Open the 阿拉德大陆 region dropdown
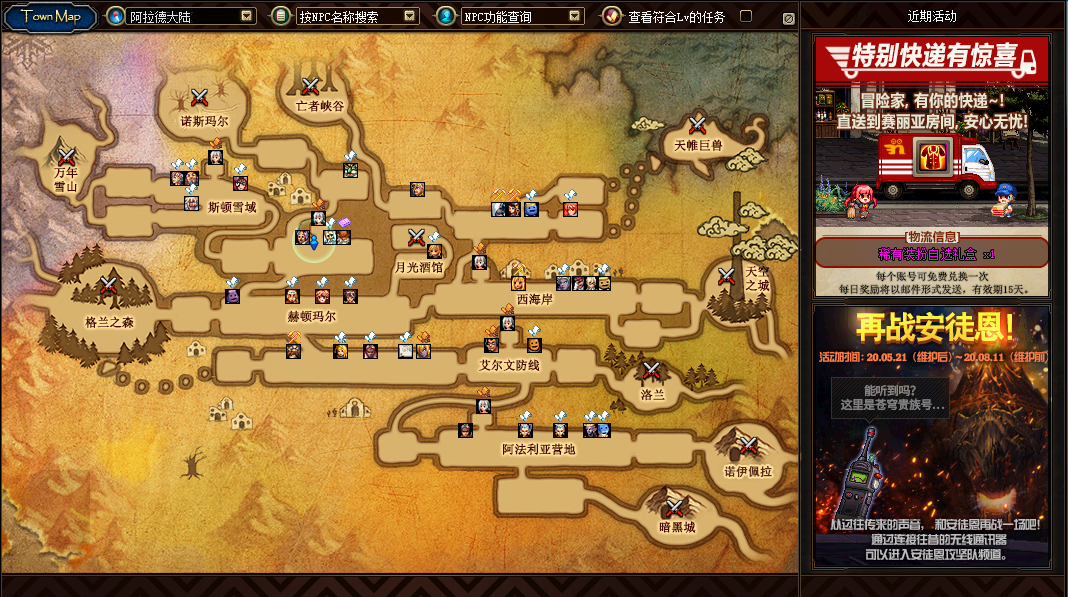 click(x=247, y=16)
